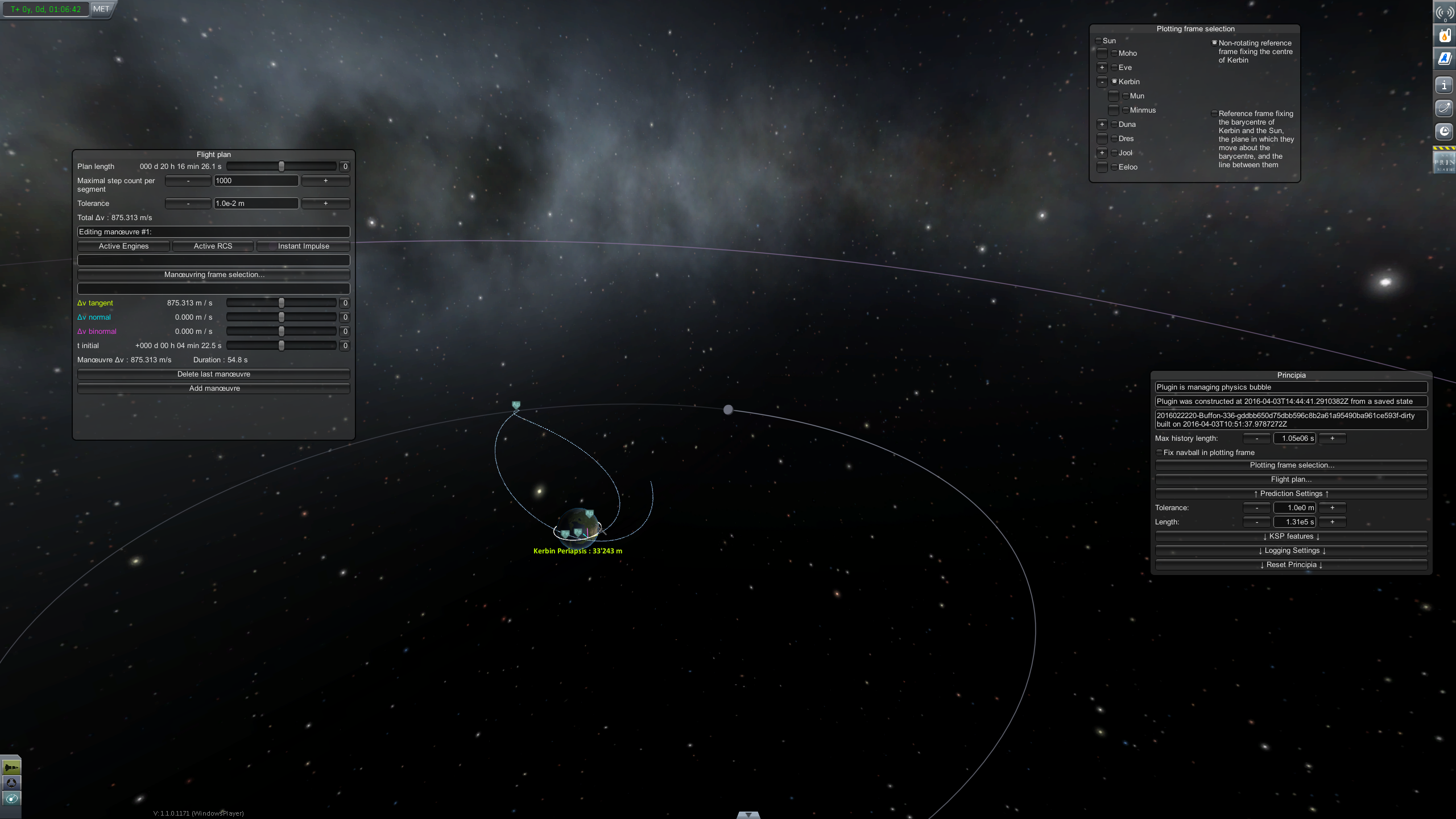This screenshot has width=1456, height=819.
Task: Select Duna as reference body
Action: tap(1115, 125)
